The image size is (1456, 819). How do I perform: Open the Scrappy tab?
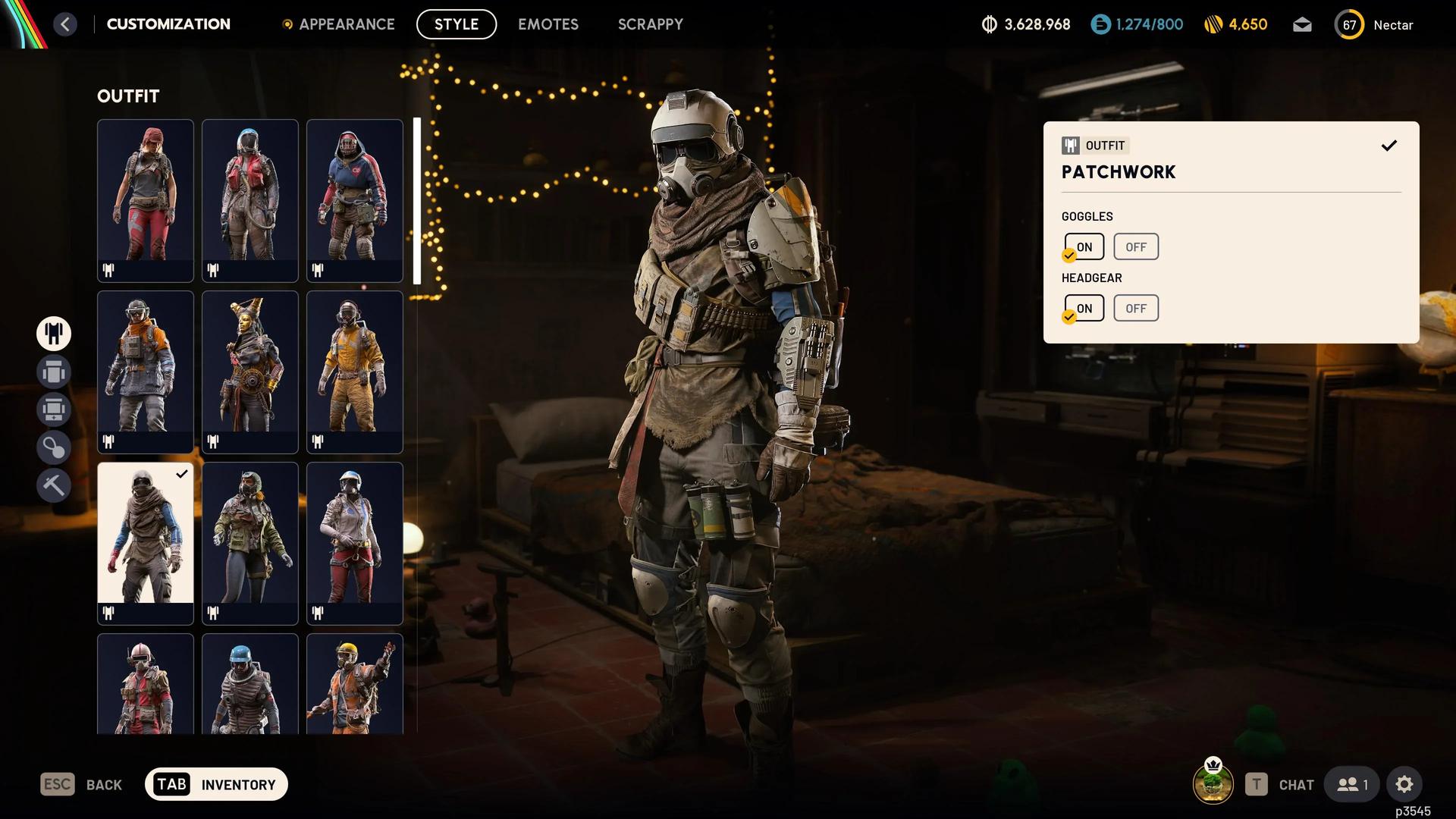click(650, 24)
